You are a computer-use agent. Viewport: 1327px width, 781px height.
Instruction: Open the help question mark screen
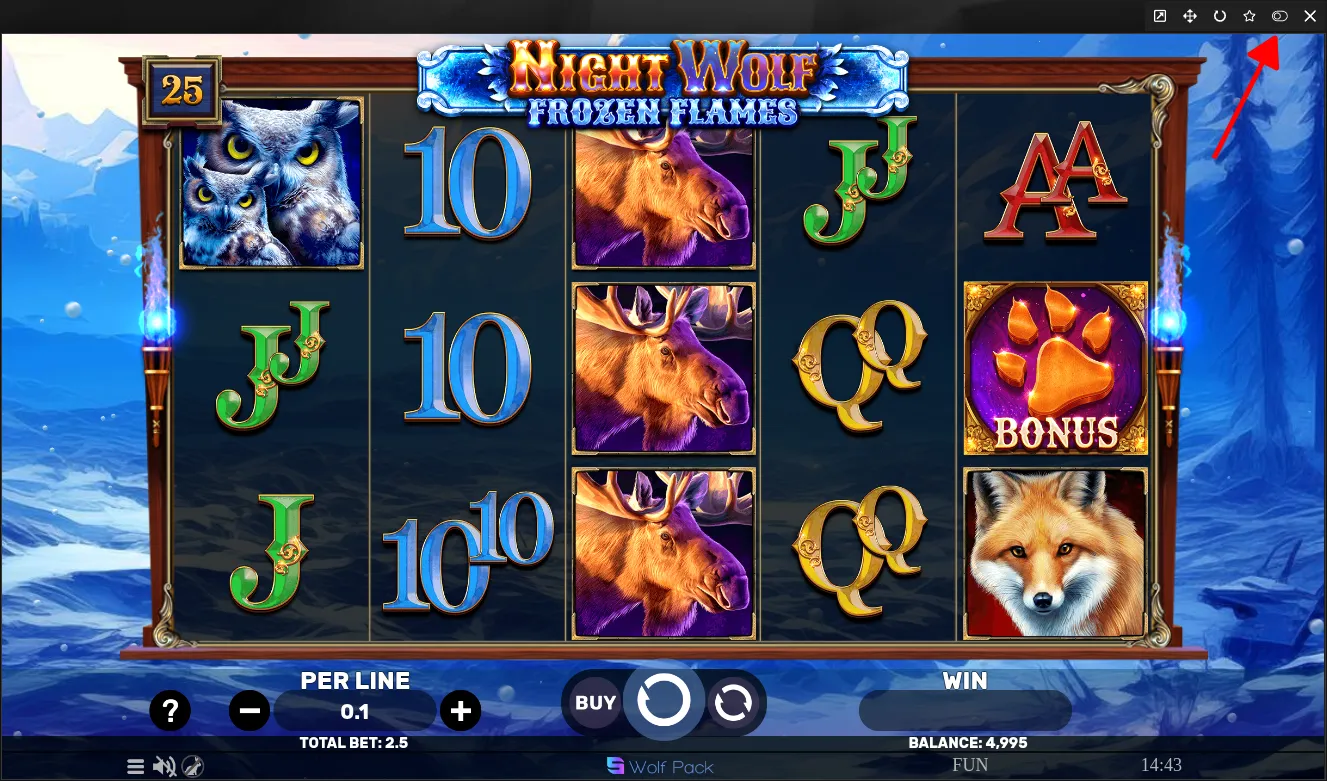[170, 711]
